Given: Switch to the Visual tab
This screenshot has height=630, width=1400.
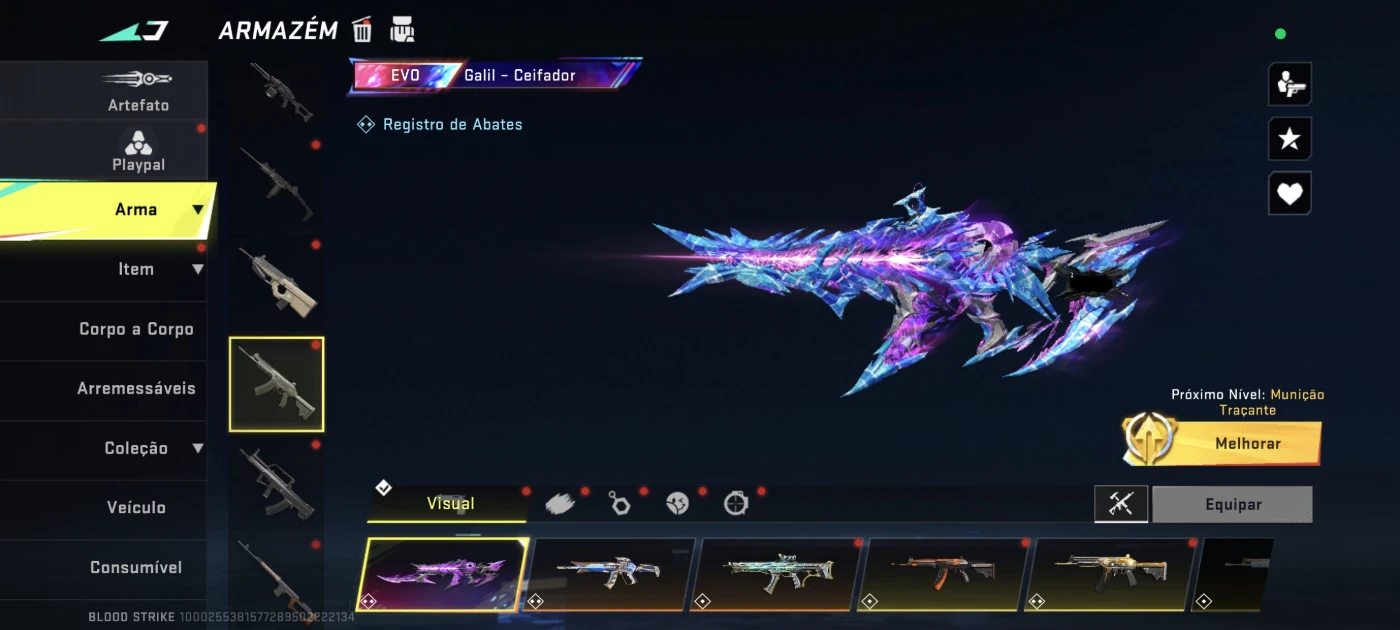Looking at the screenshot, I should [x=450, y=504].
